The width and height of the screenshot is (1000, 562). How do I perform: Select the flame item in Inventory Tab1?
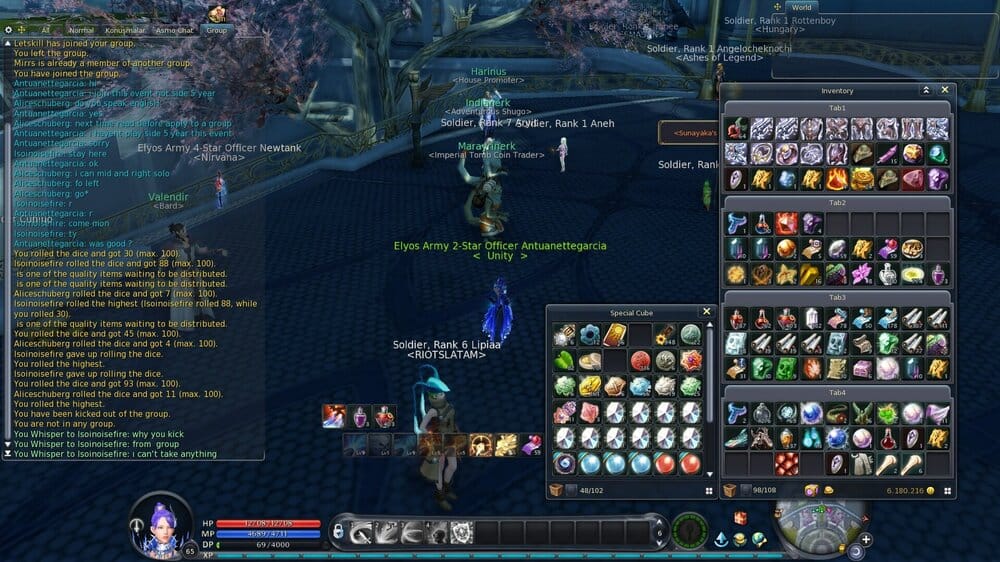837,179
